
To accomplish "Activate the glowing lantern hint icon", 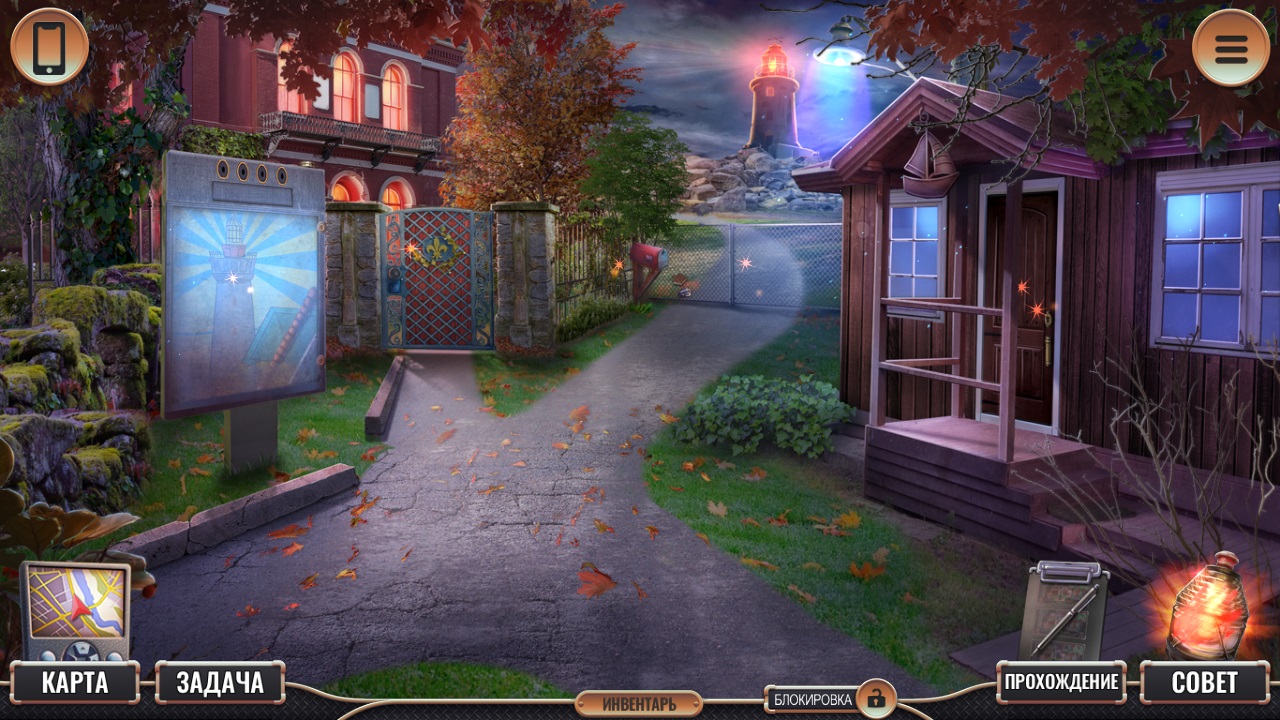I will [1208, 606].
